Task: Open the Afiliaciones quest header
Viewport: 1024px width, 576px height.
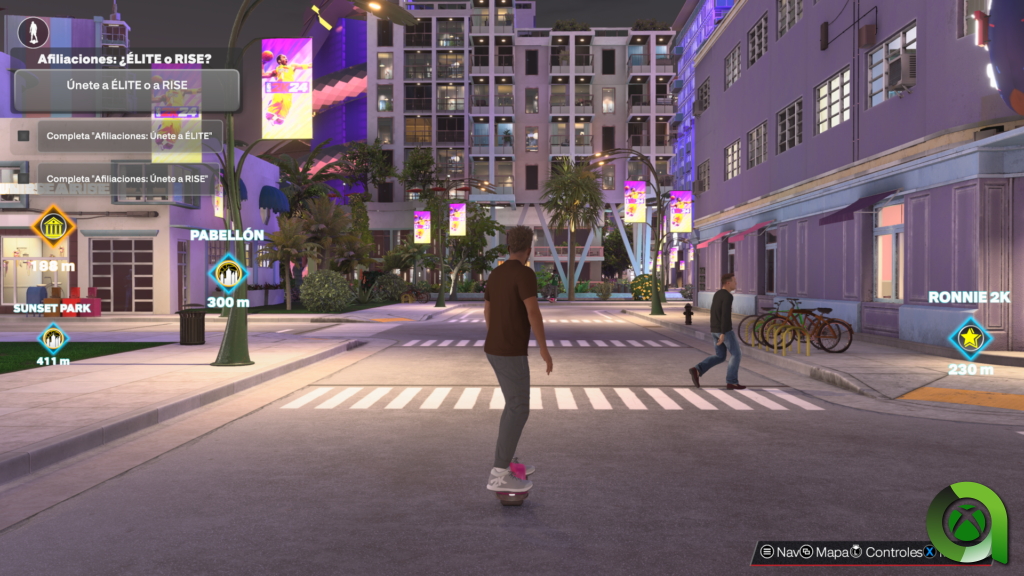Action: click(124, 59)
